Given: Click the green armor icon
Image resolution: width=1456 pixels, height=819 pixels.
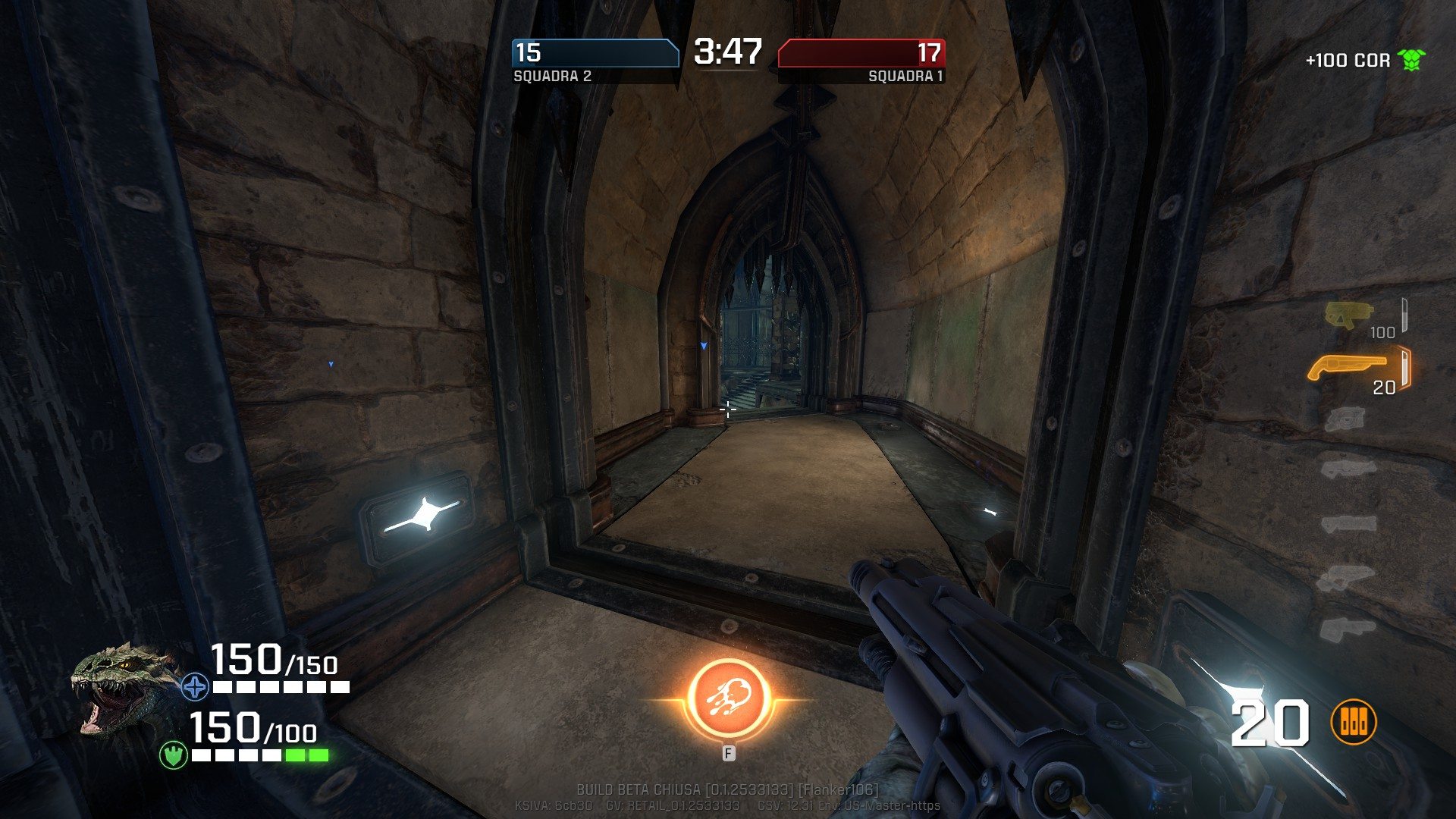Looking at the screenshot, I should [174, 755].
